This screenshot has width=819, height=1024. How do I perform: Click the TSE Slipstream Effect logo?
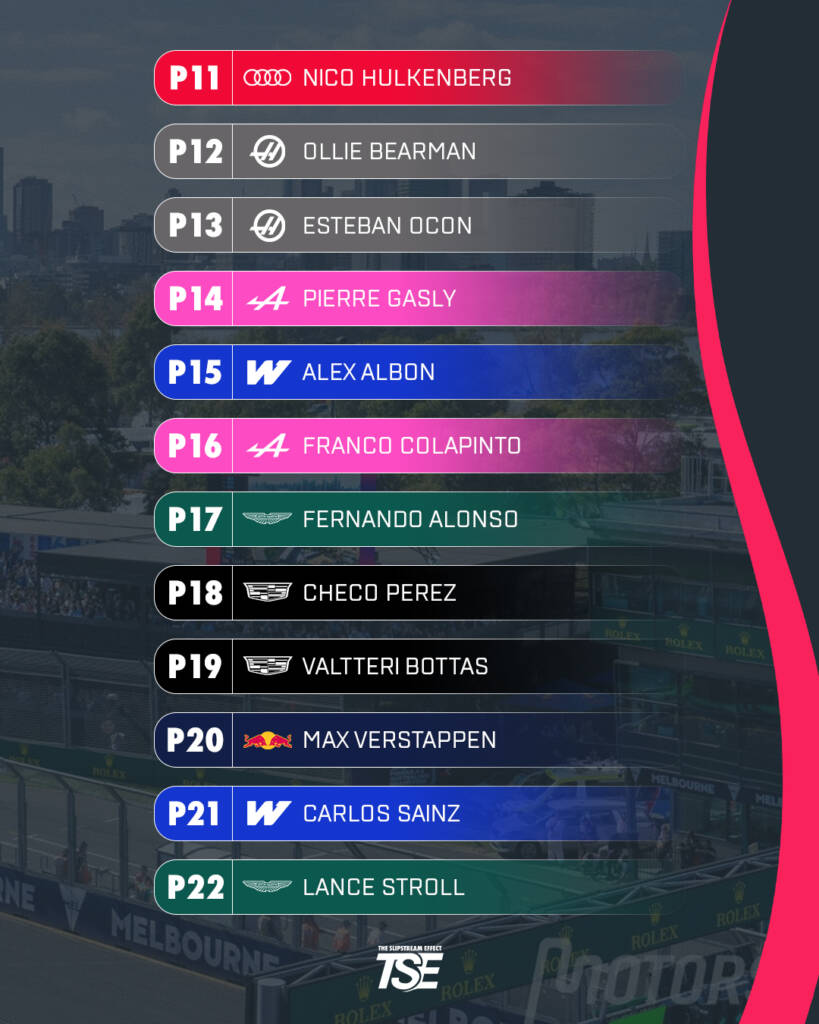click(409, 967)
